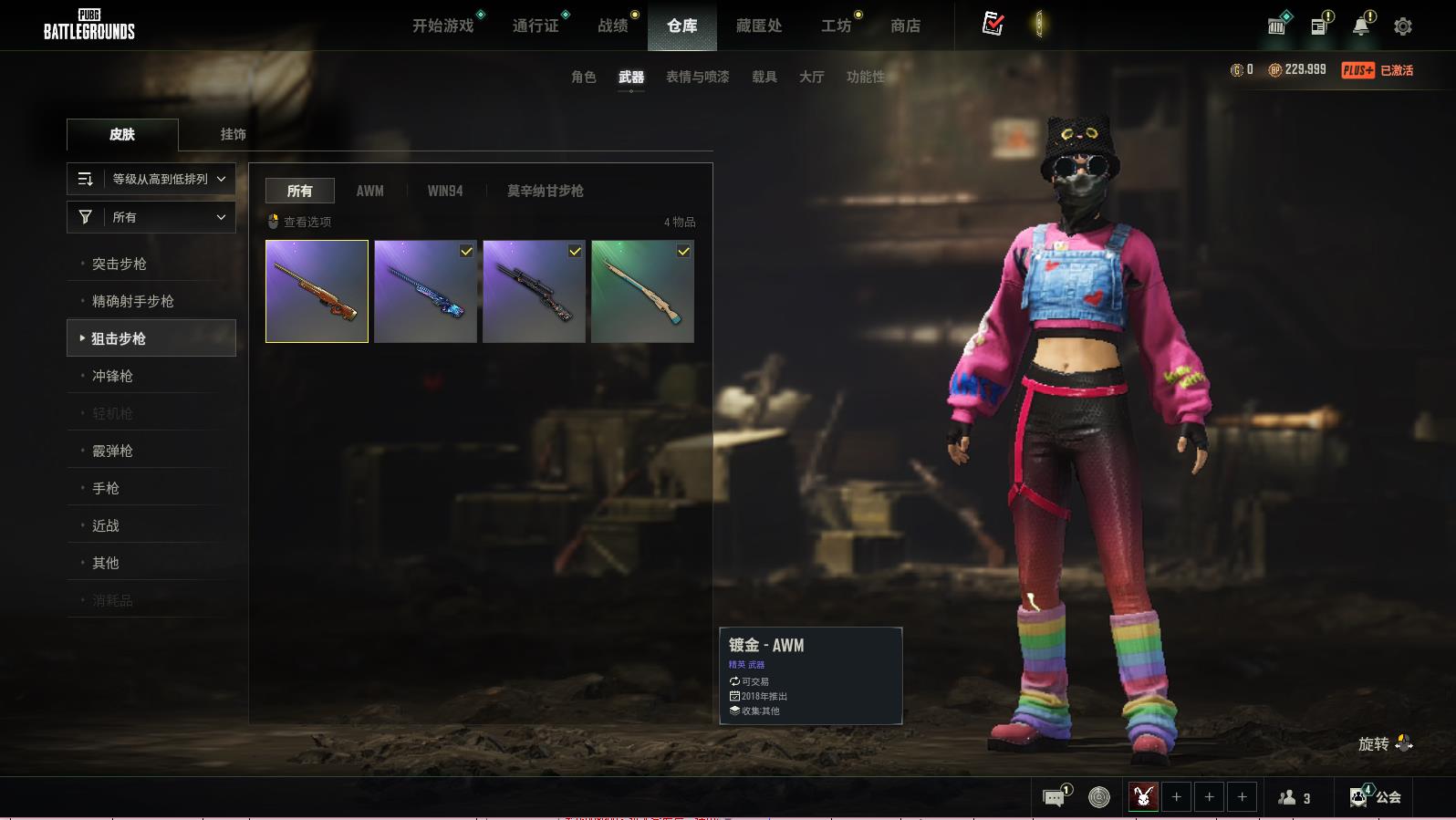Open the 公会 clan panel
1456x820 pixels.
coord(1376,797)
